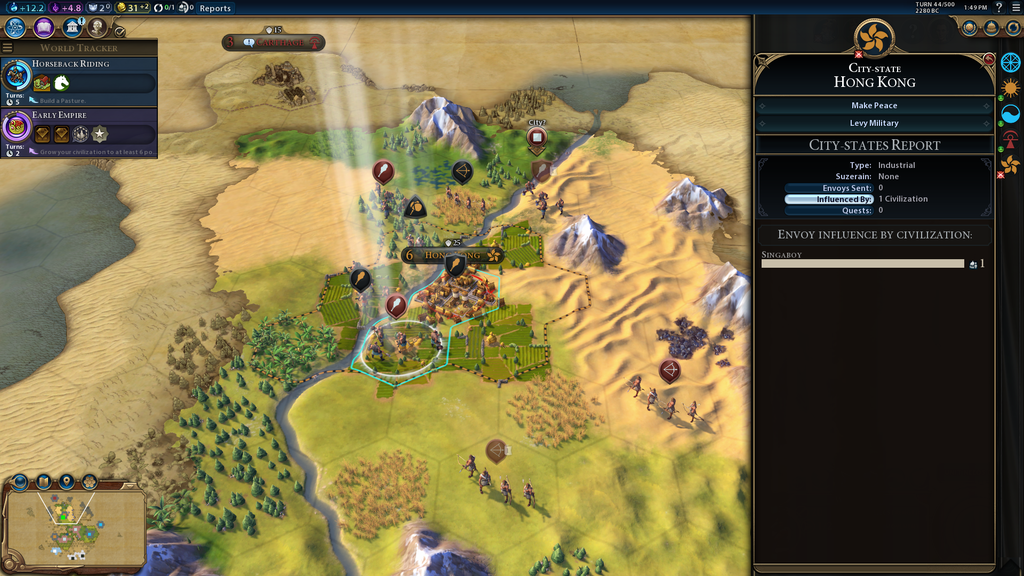Open the Civics Tree button
The width and height of the screenshot is (1024, 576).
click(44, 28)
